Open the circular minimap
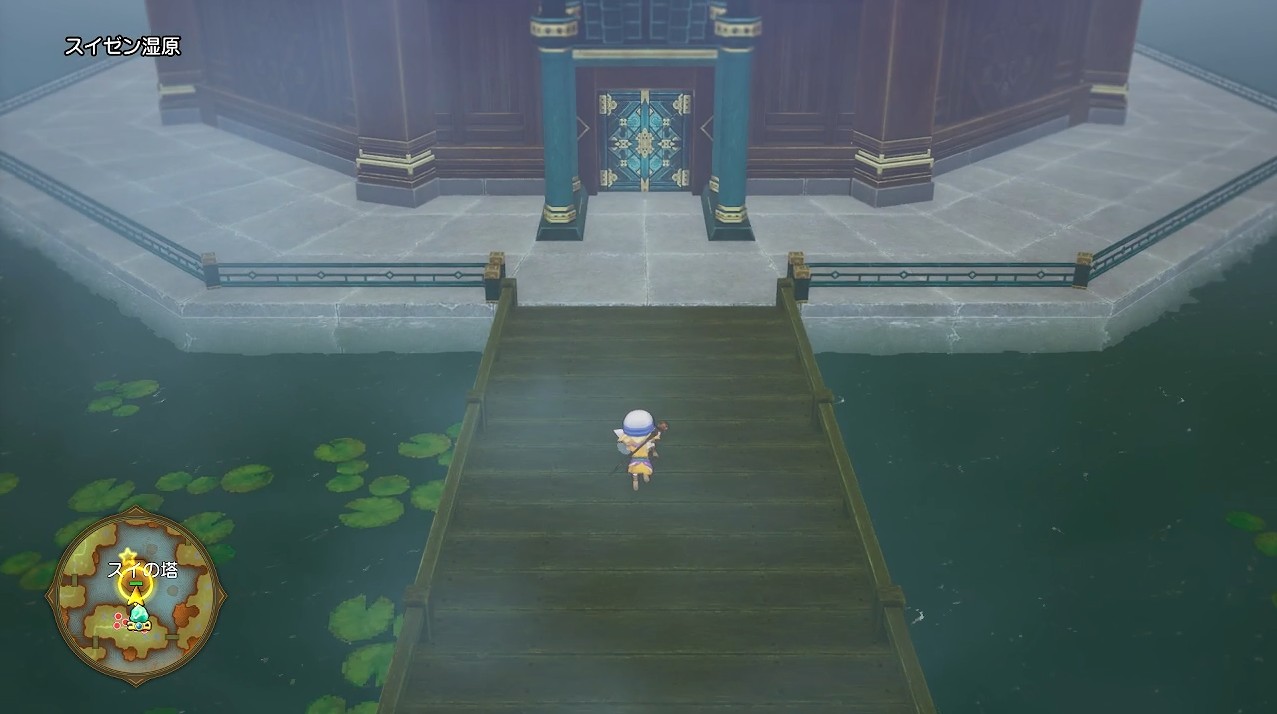 pyautogui.click(x=137, y=595)
